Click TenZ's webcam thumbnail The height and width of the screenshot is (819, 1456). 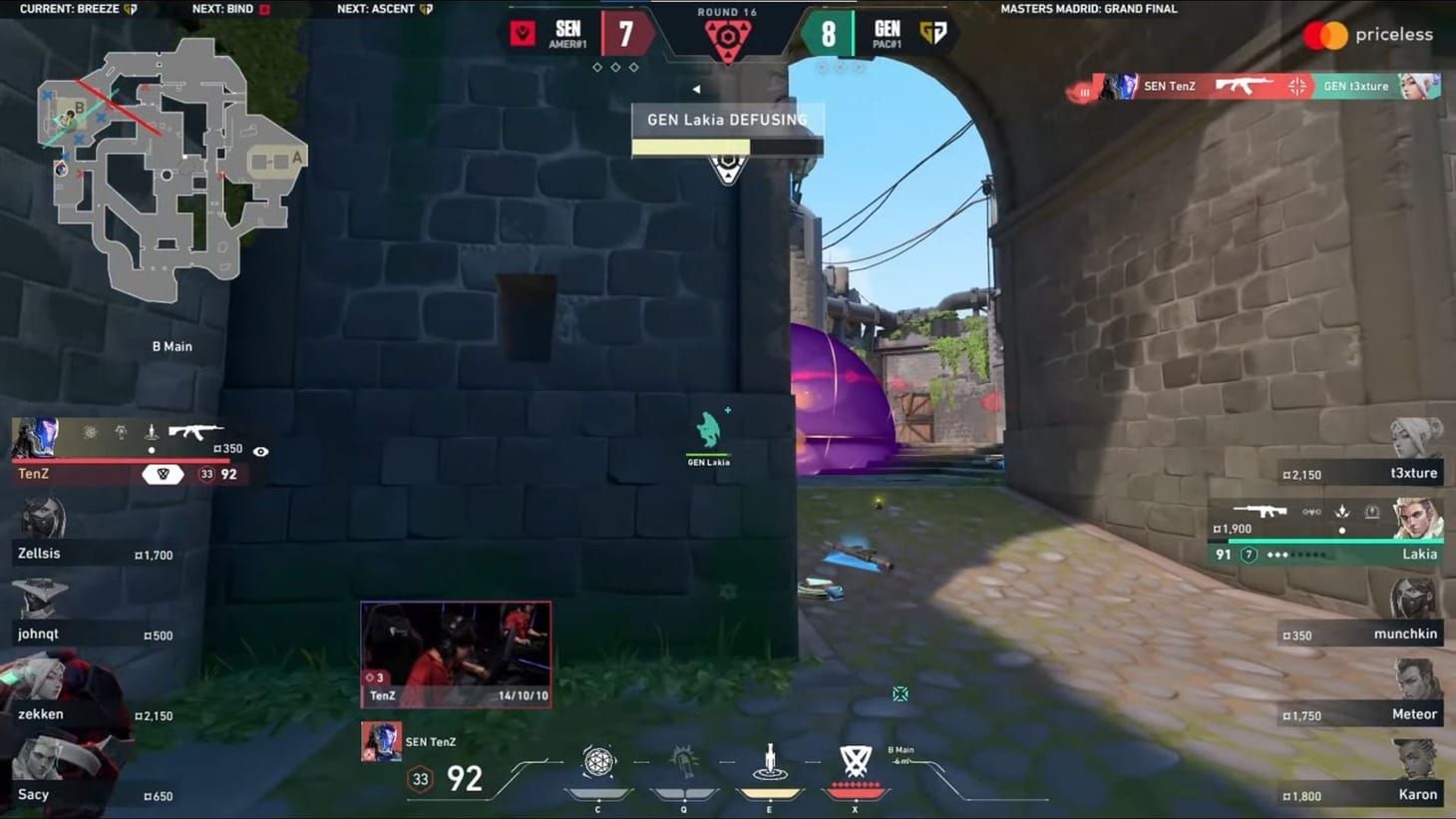point(455,653)
